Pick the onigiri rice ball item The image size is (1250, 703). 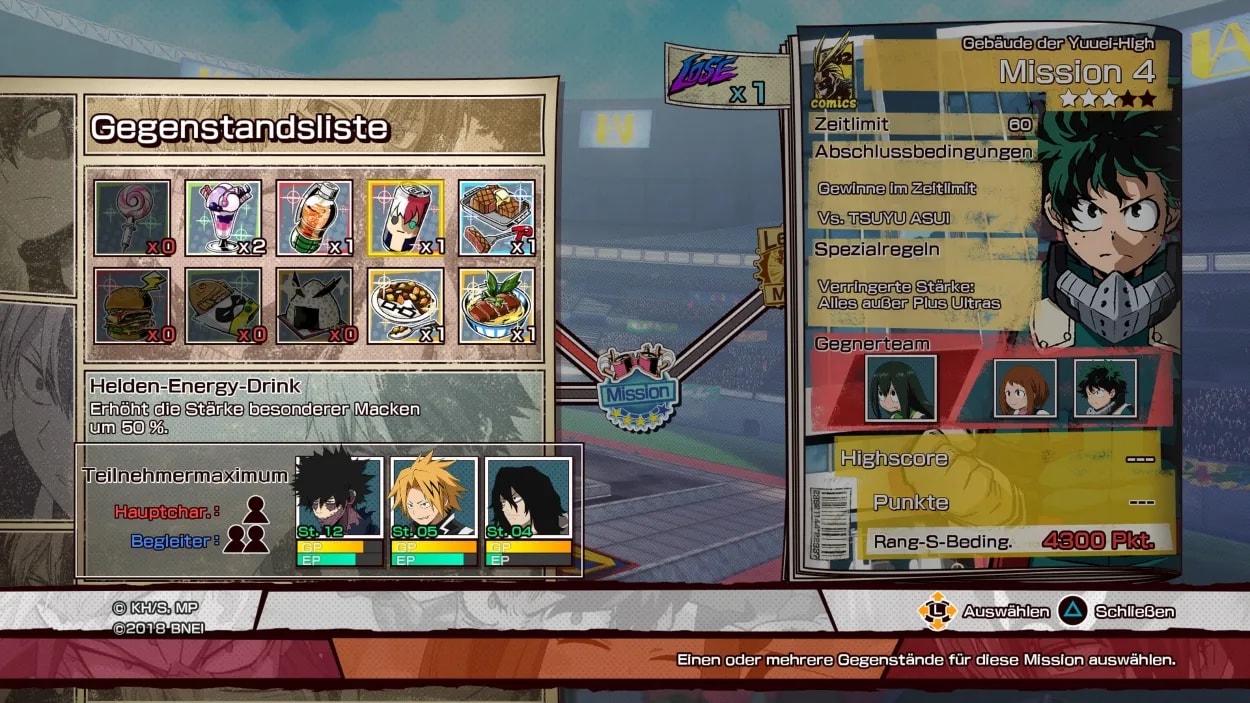314,306
